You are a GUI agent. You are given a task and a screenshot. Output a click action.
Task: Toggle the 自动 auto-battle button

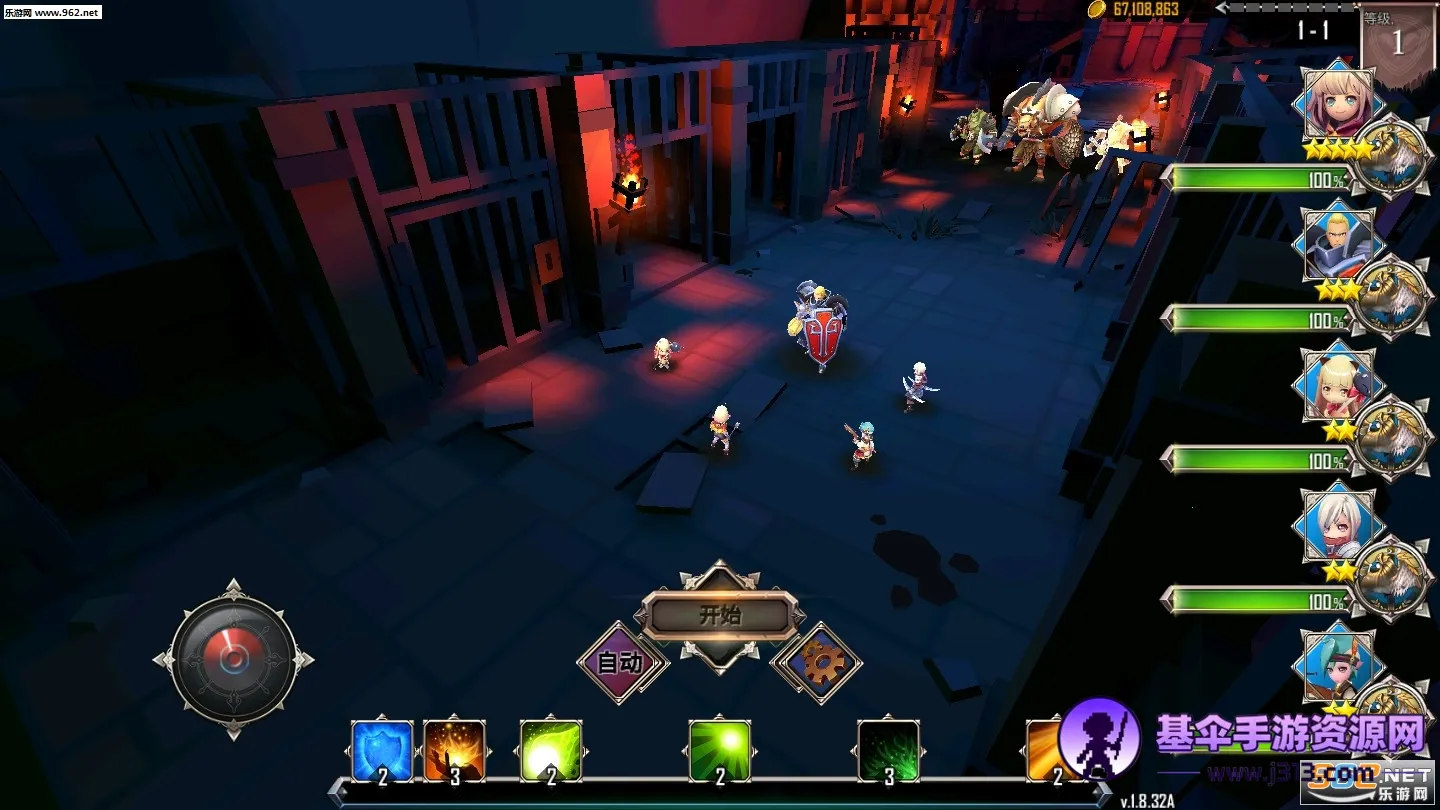tap(620, 662)
